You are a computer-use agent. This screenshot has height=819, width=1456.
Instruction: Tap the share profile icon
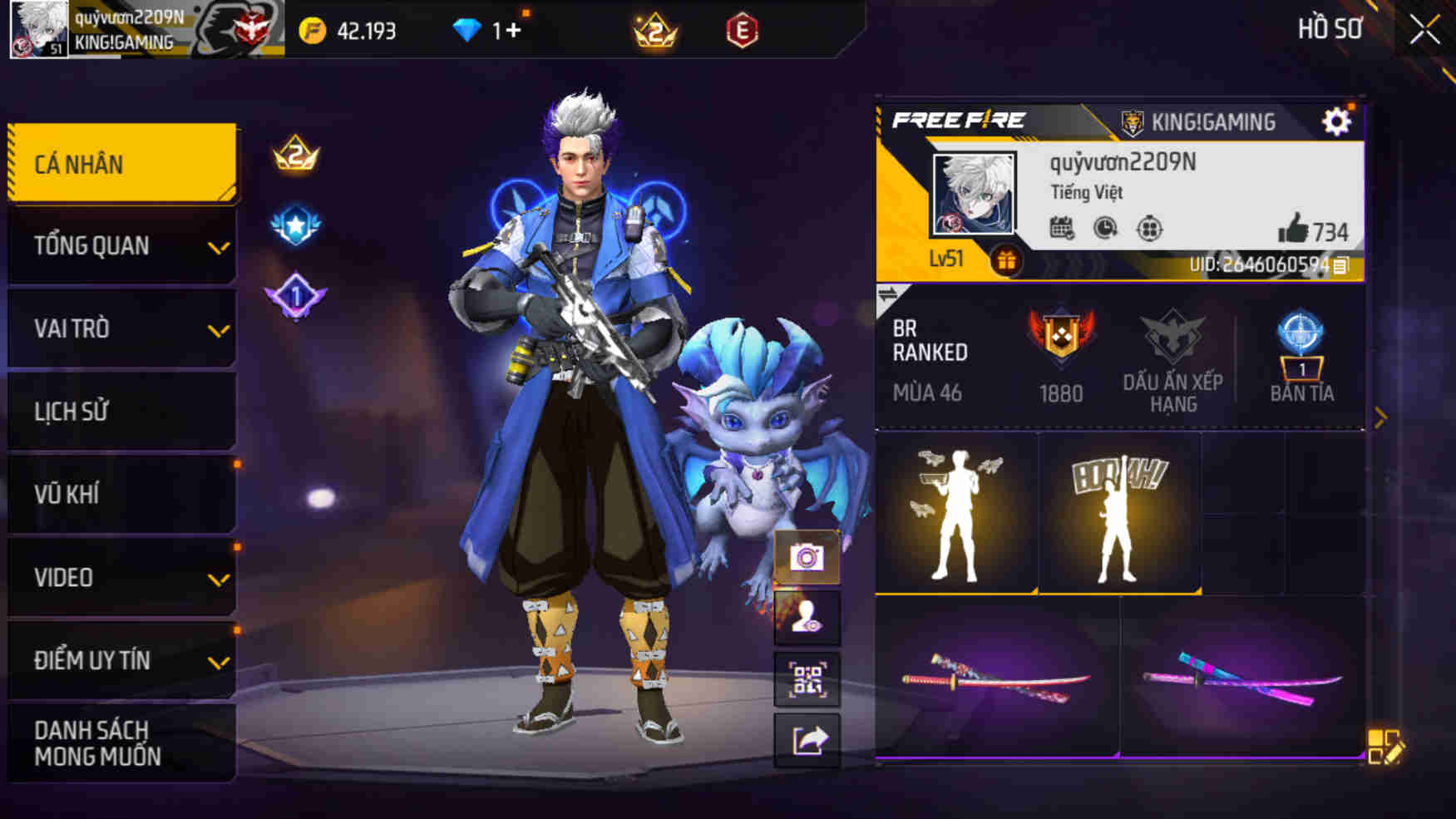pos(806,742)
